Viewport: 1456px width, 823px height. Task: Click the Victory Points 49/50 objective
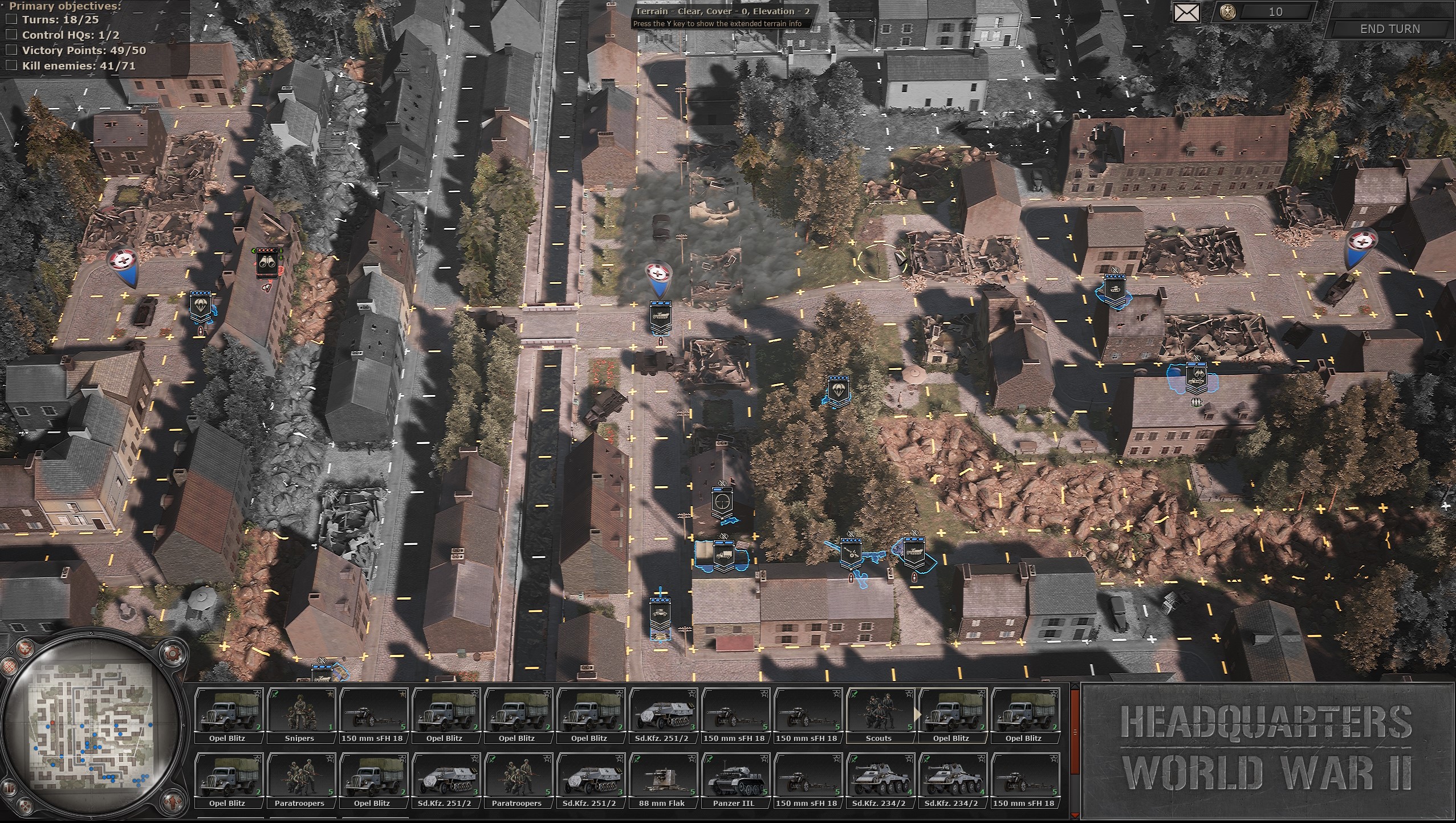coord(83,50)
